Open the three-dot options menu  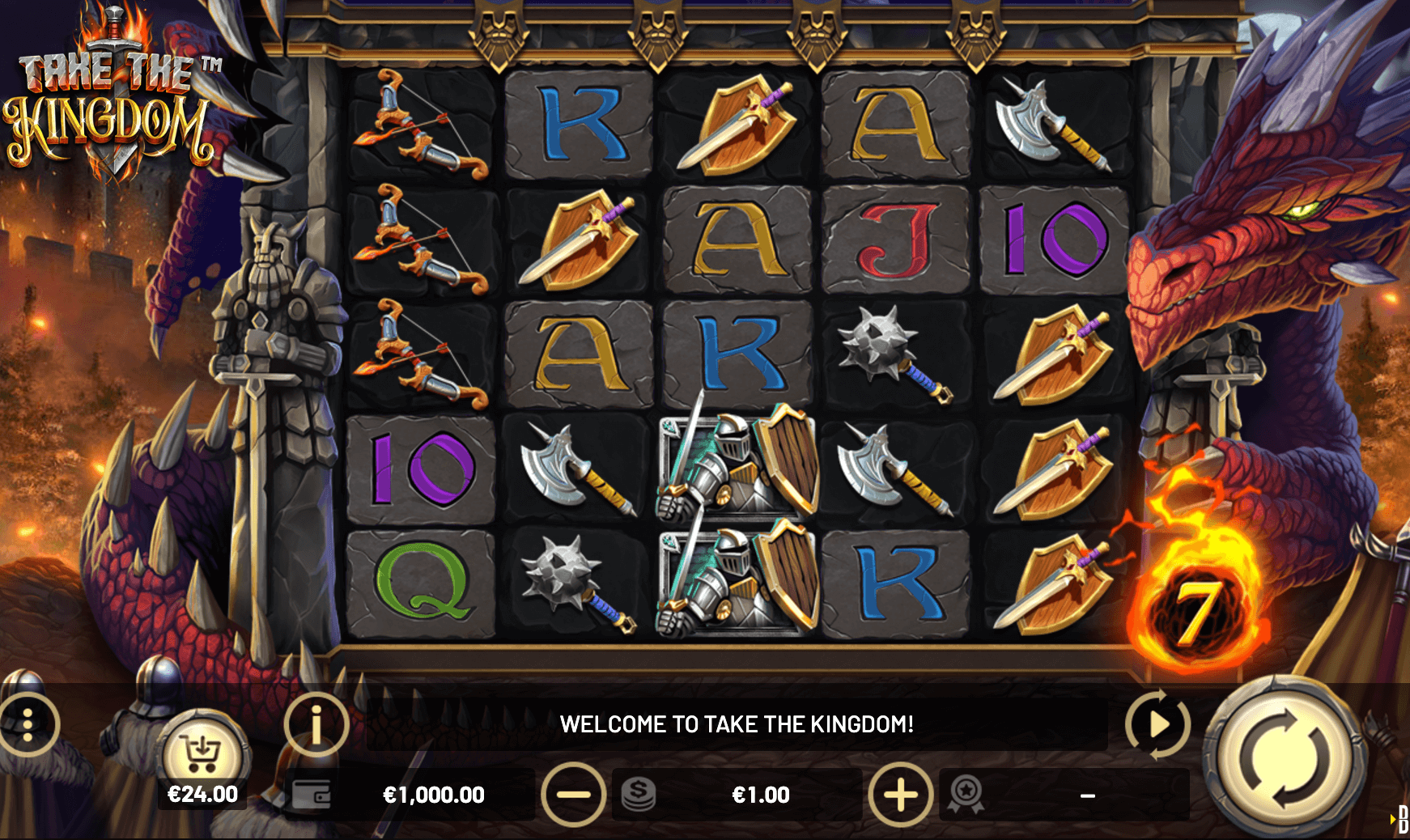tap(28, 724)
